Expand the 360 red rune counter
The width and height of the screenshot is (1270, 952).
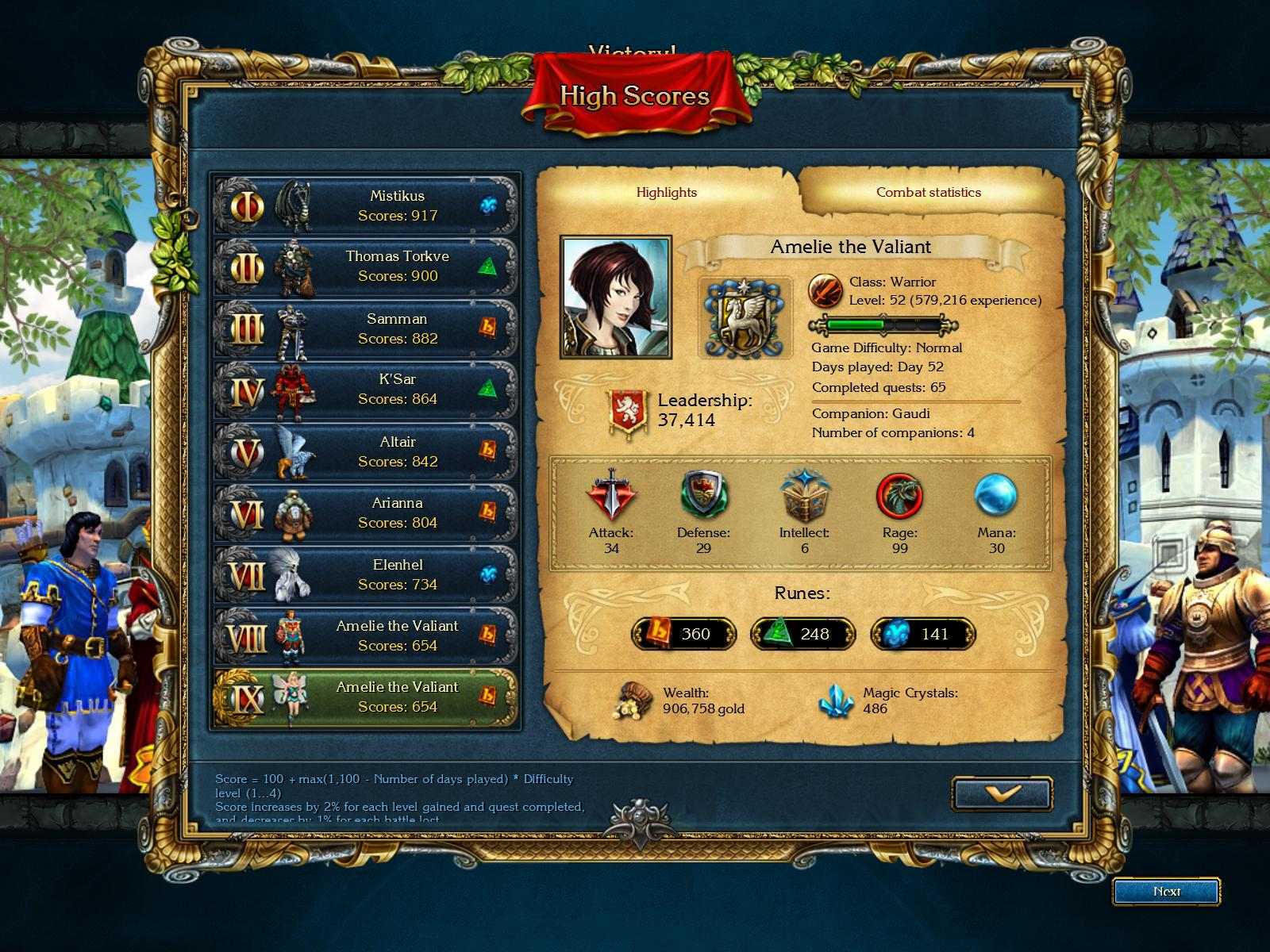[680, 634]
